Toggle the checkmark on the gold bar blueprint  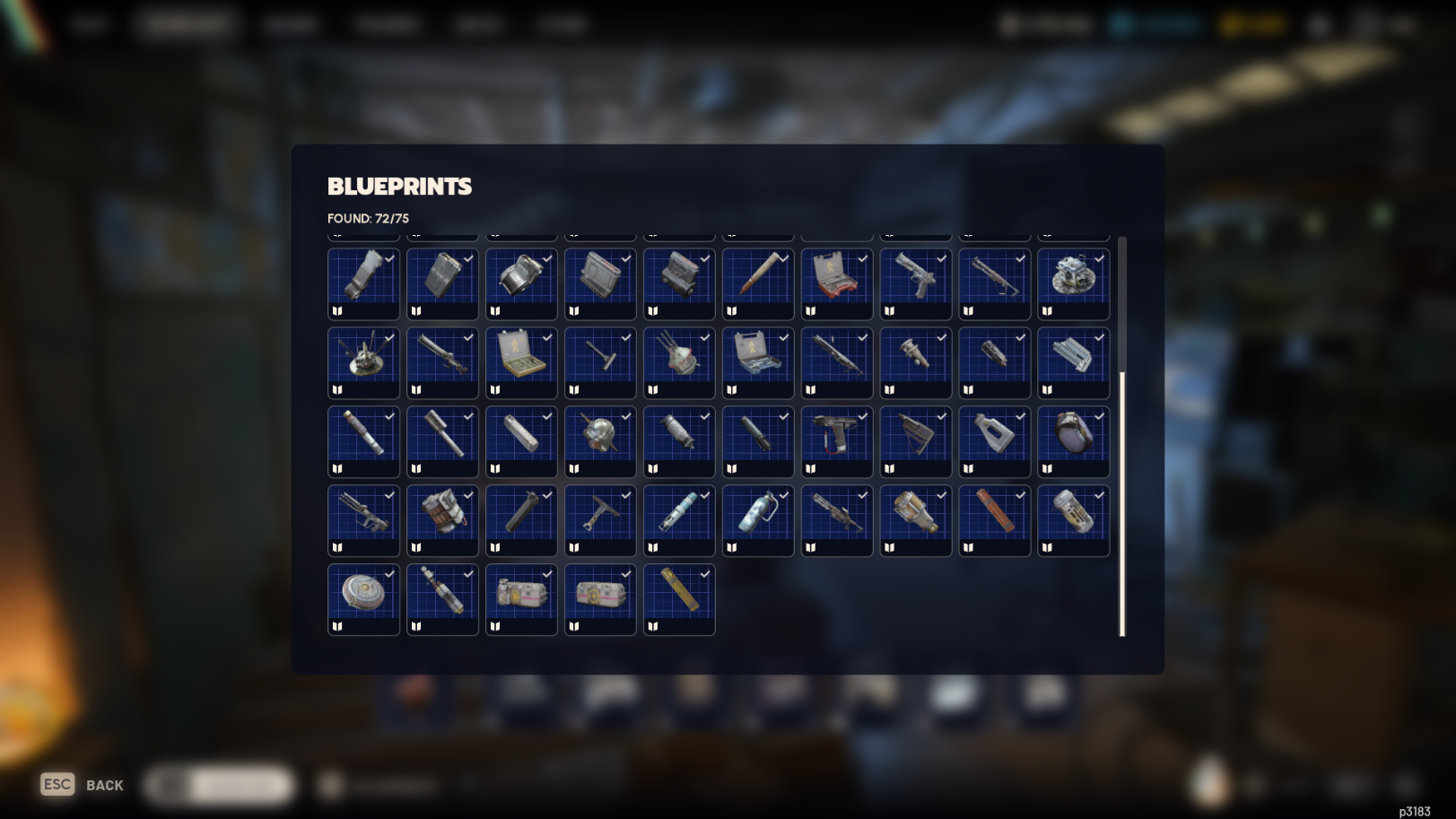[x=704, y=574]
